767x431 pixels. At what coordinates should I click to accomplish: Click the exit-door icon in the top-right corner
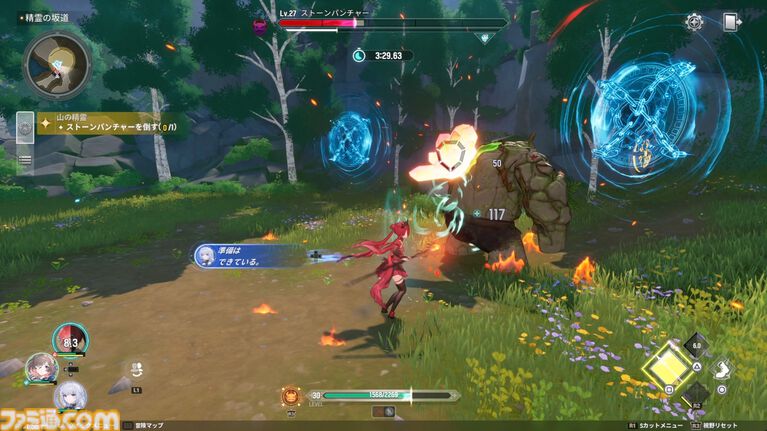(x=731, y=22)
